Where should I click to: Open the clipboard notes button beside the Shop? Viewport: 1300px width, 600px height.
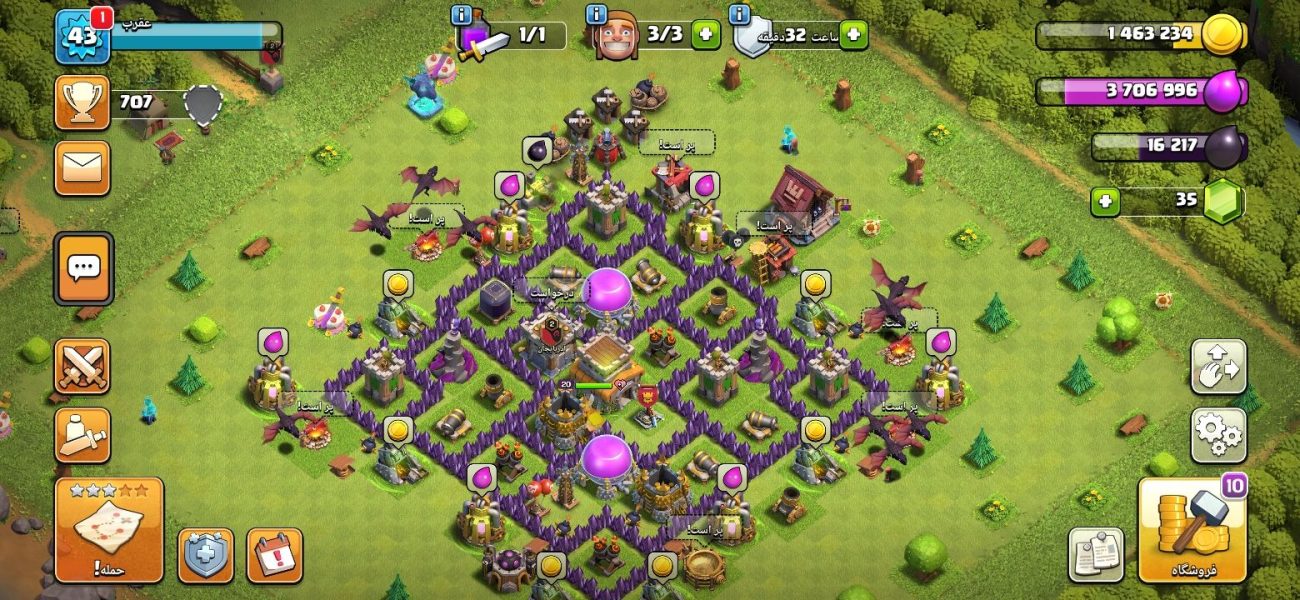(1096, 555)
